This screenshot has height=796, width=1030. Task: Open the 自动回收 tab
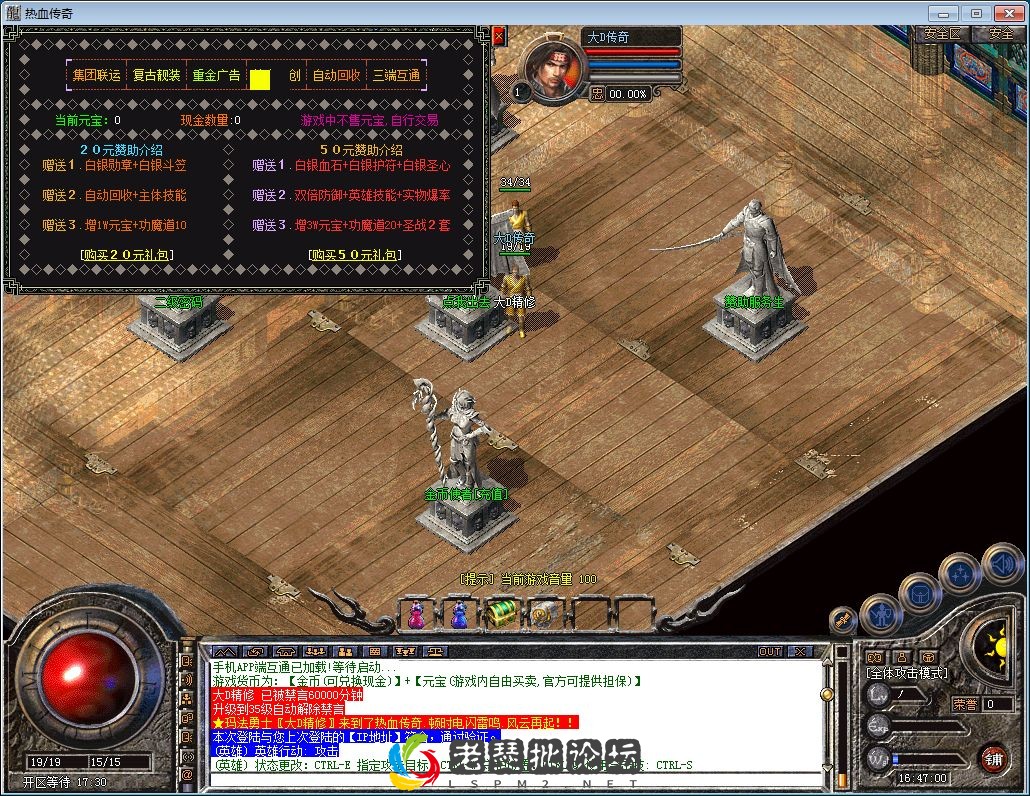[337, 75]
